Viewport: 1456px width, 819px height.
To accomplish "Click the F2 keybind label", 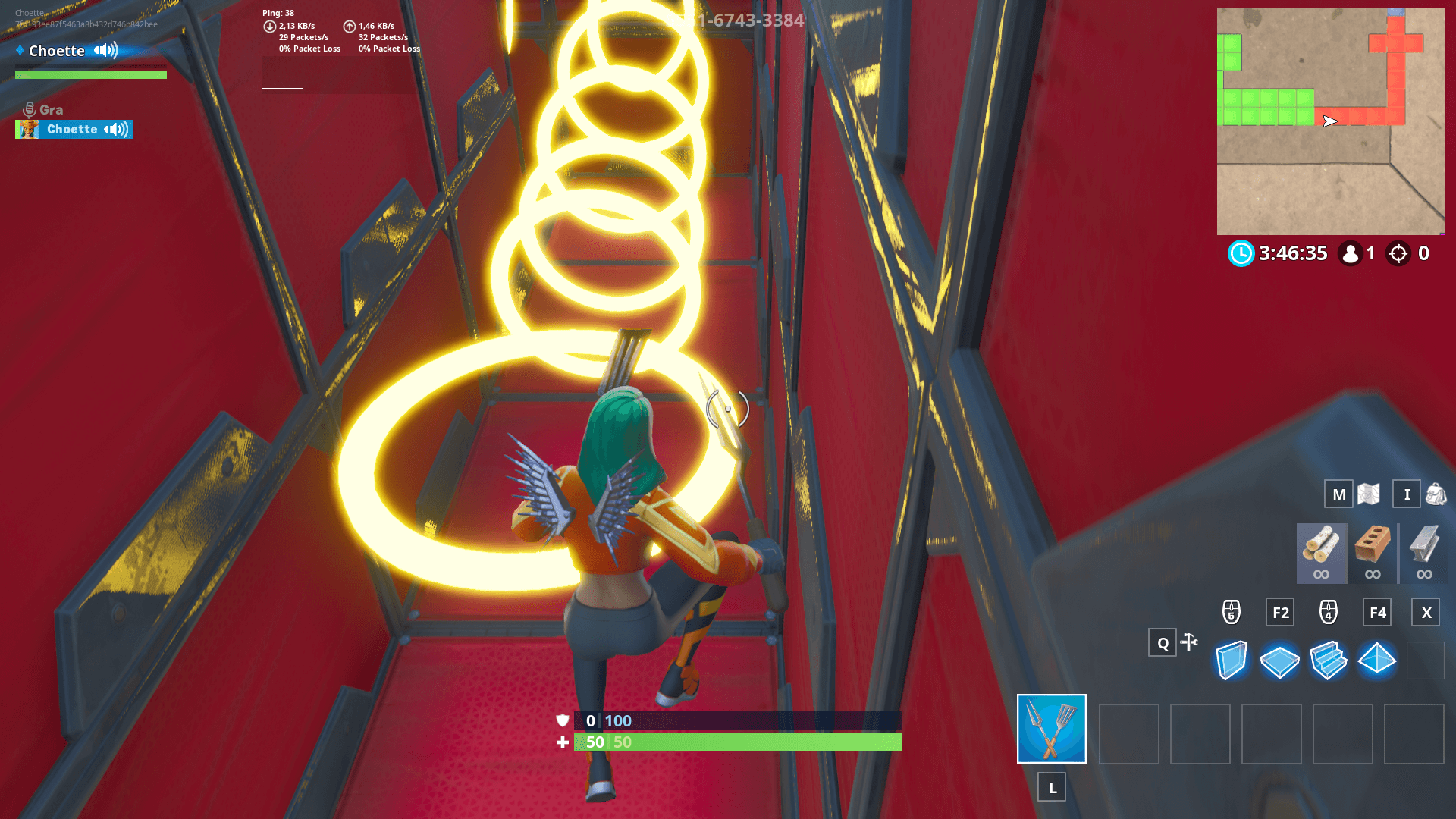I will point(1280,612).
